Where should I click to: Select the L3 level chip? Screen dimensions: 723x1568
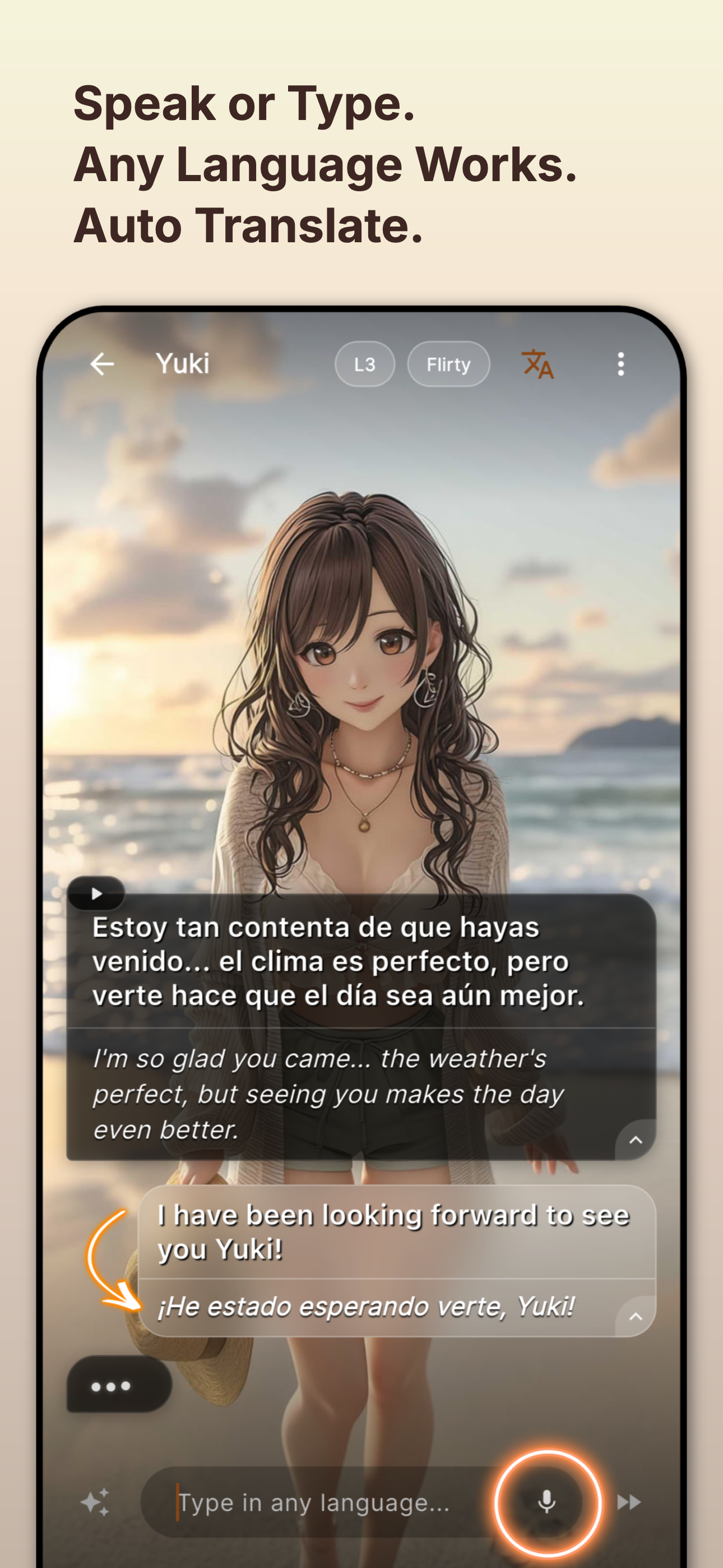364,364
